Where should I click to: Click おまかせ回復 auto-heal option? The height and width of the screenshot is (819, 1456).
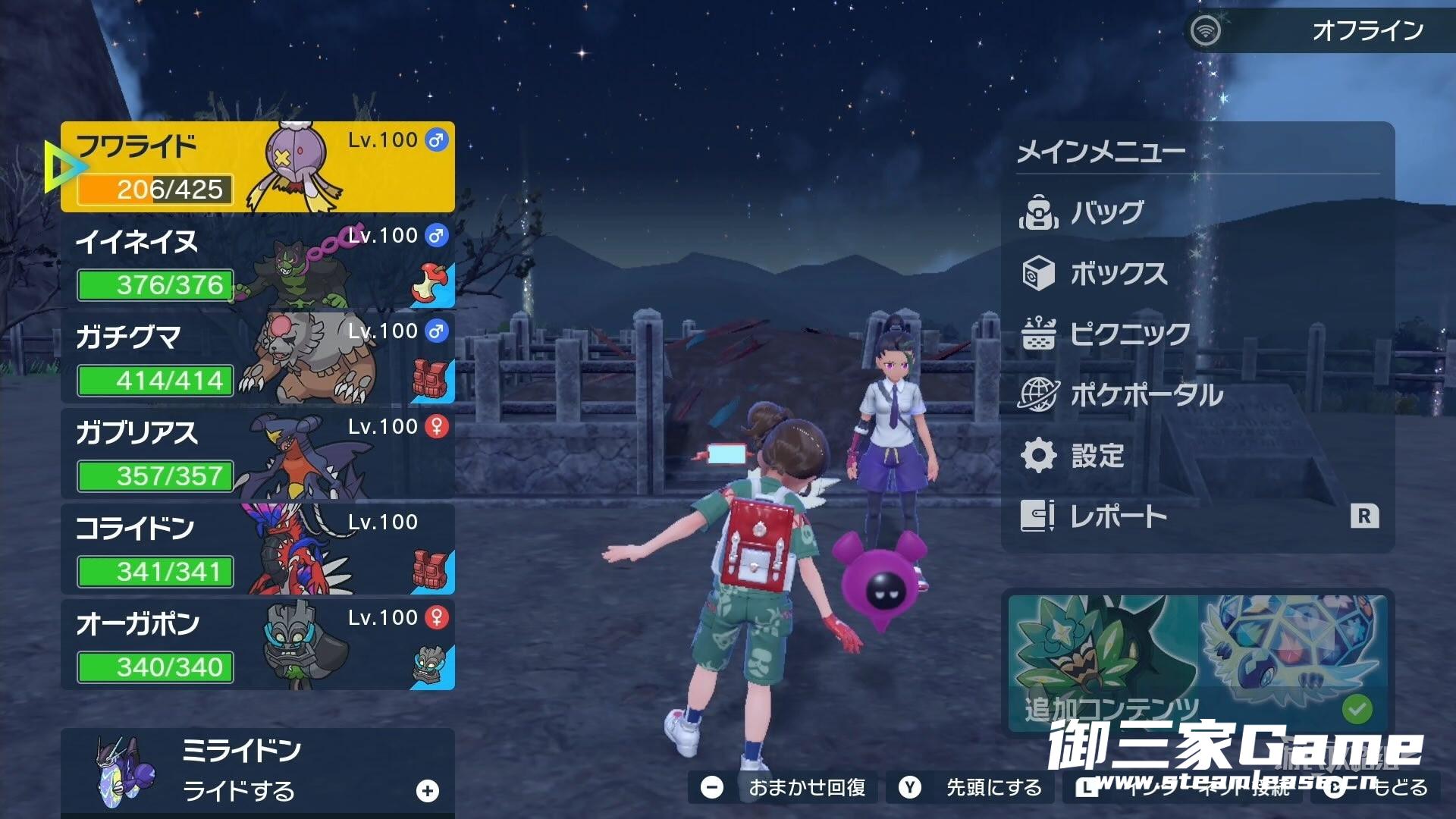789,788
